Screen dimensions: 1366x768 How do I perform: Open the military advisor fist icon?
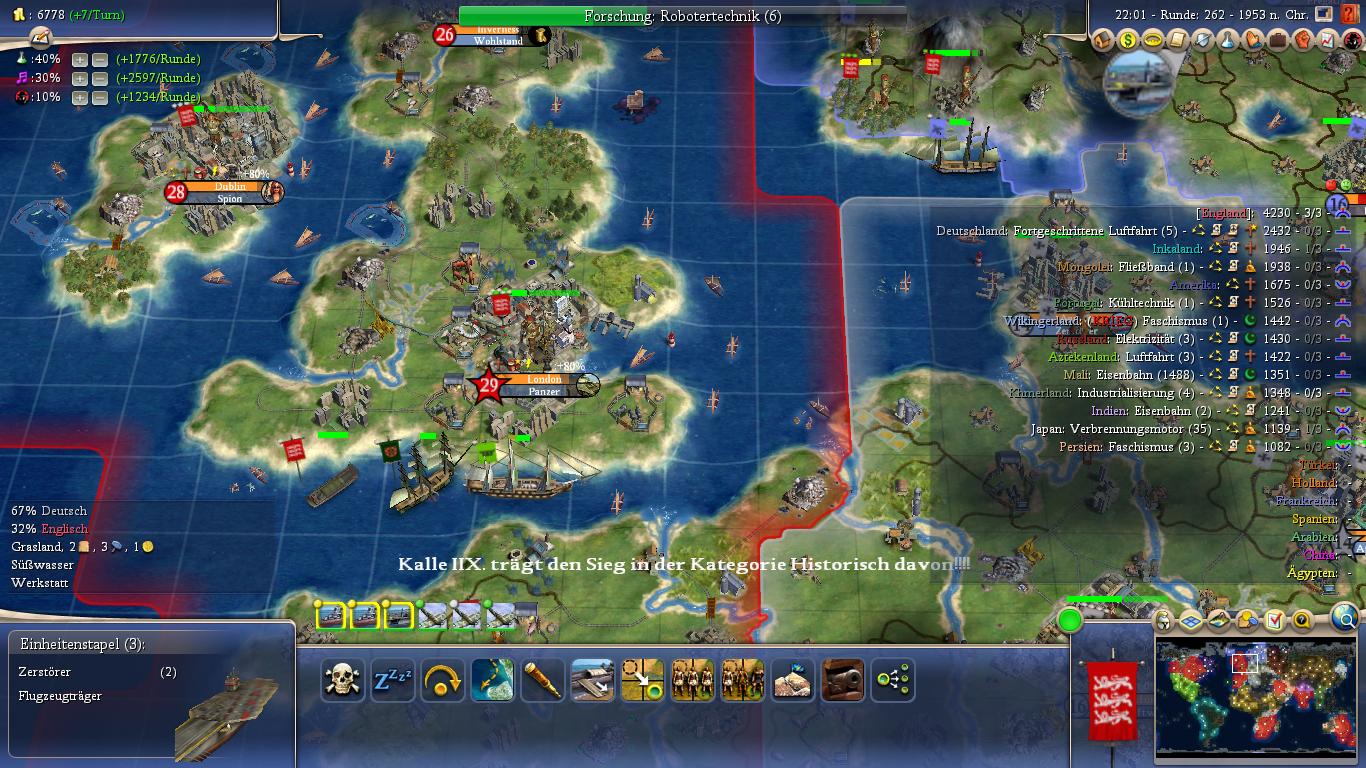tap(1303, 40)
